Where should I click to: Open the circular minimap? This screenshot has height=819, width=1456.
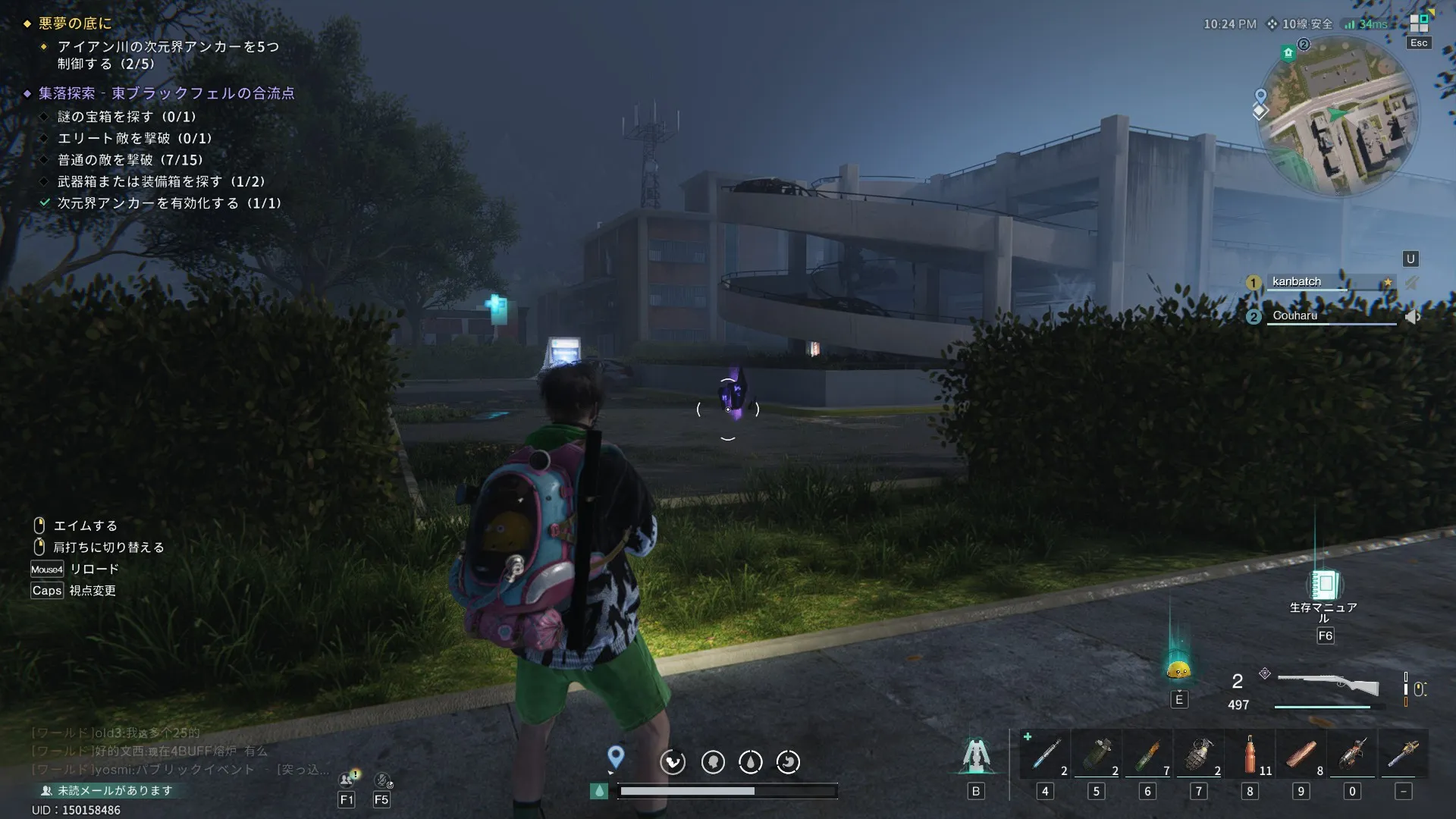click(1338, 117)
